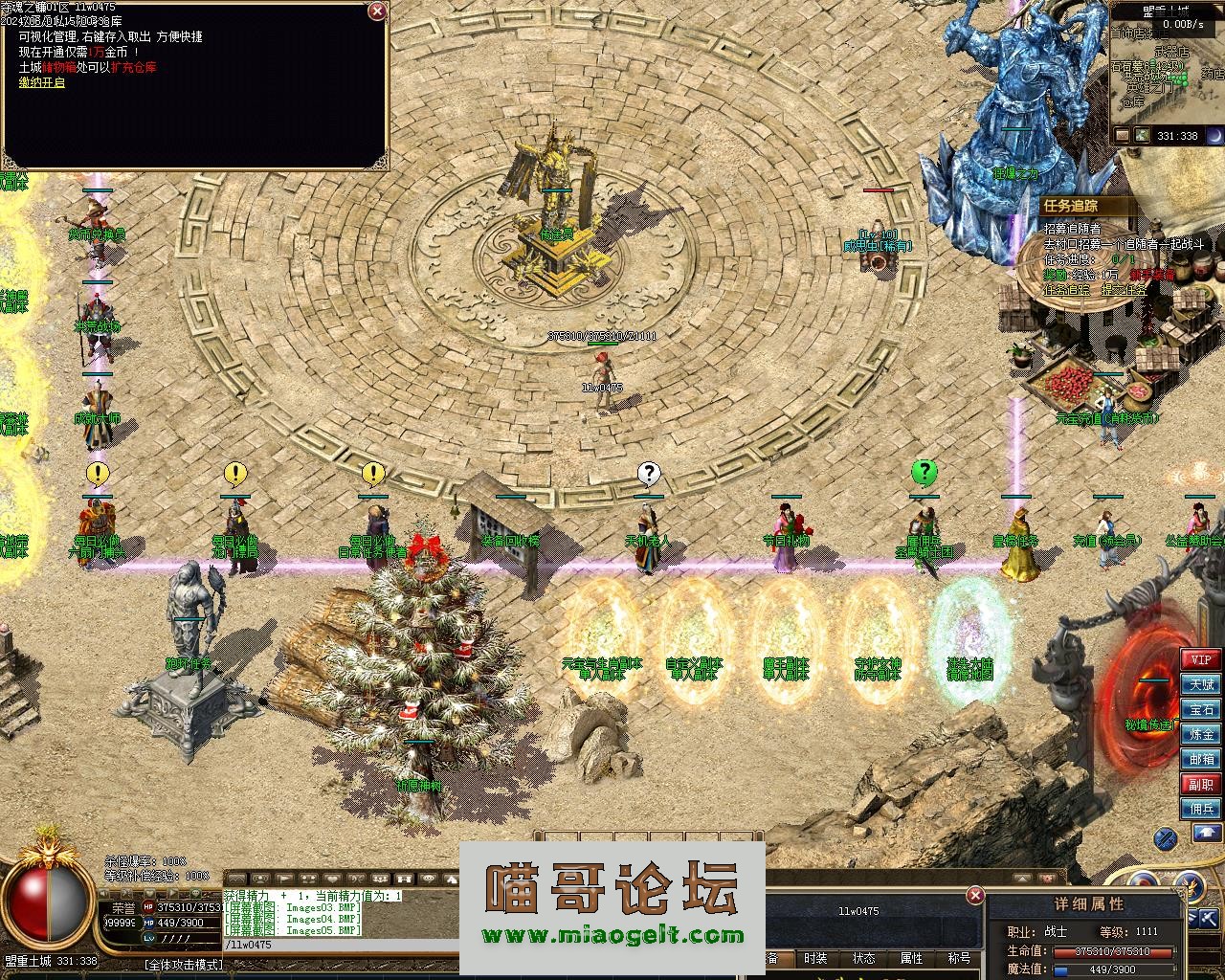Open the VIP panel
Viewport: 1225px width, 980px height.
(x=1201, y=659)
